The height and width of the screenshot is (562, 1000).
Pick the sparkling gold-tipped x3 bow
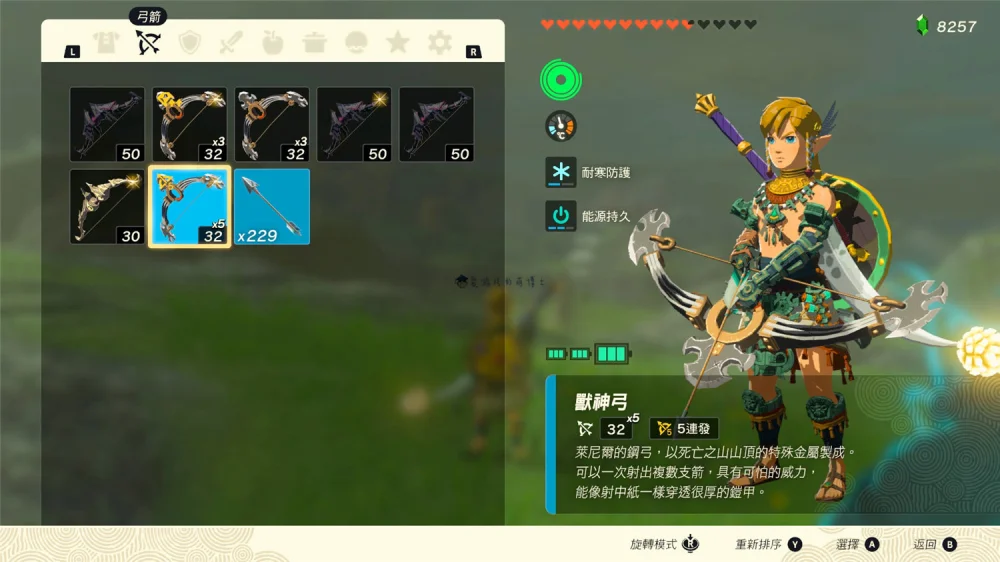[190, 124]
